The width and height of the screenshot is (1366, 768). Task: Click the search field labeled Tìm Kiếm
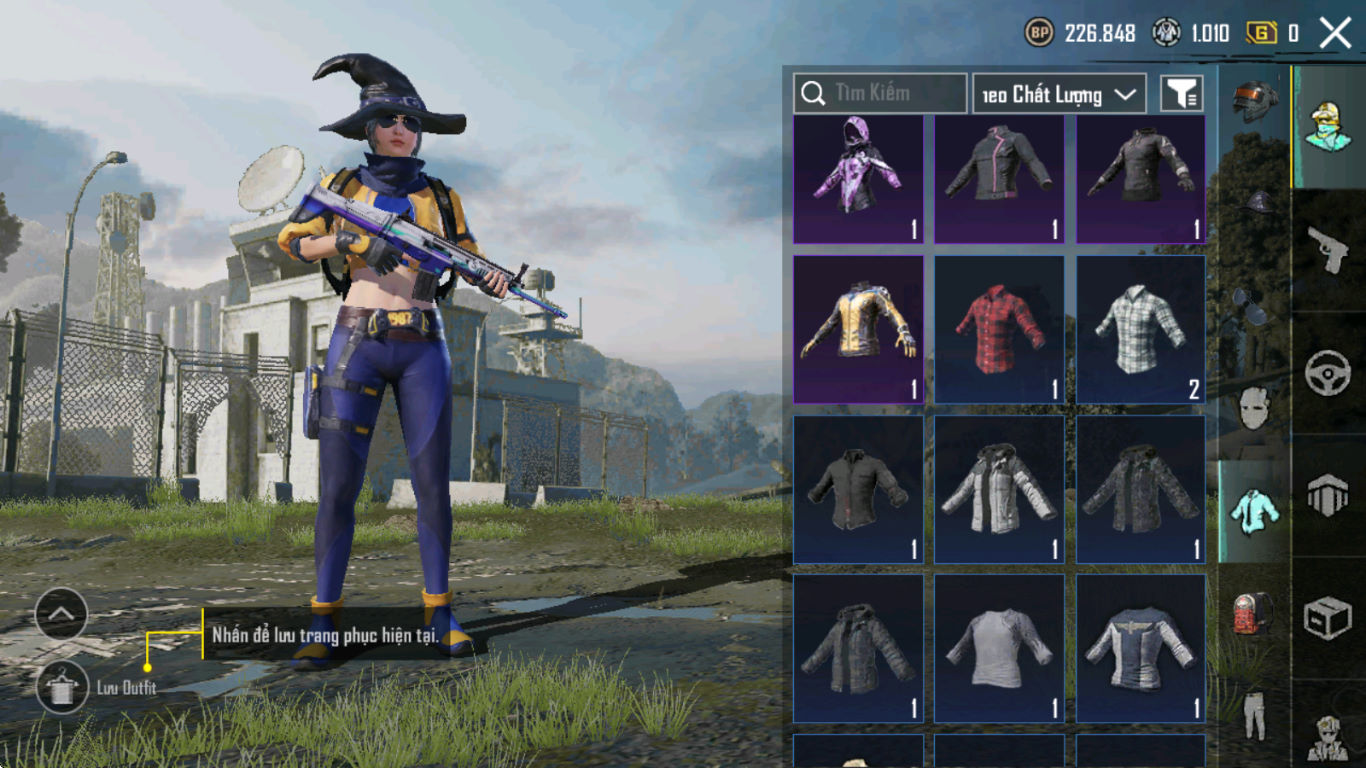click(x=880, y=93)
